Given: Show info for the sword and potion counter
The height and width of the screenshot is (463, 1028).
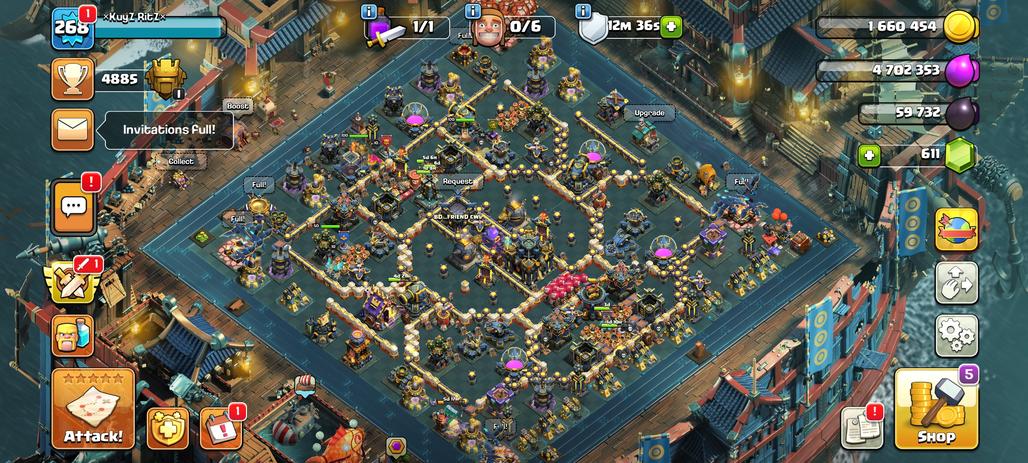Looking at the screenshot, I should [370, 12].
